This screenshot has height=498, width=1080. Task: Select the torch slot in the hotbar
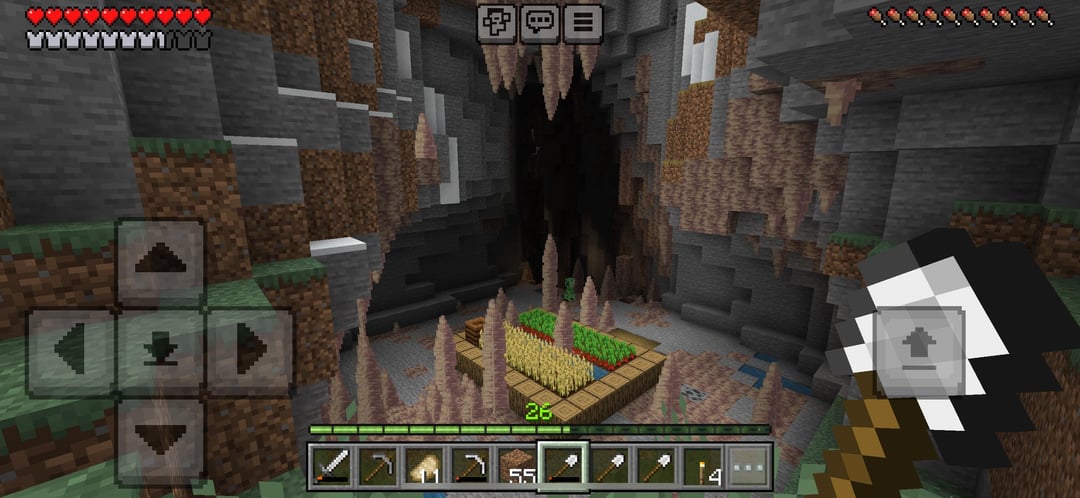702,466
